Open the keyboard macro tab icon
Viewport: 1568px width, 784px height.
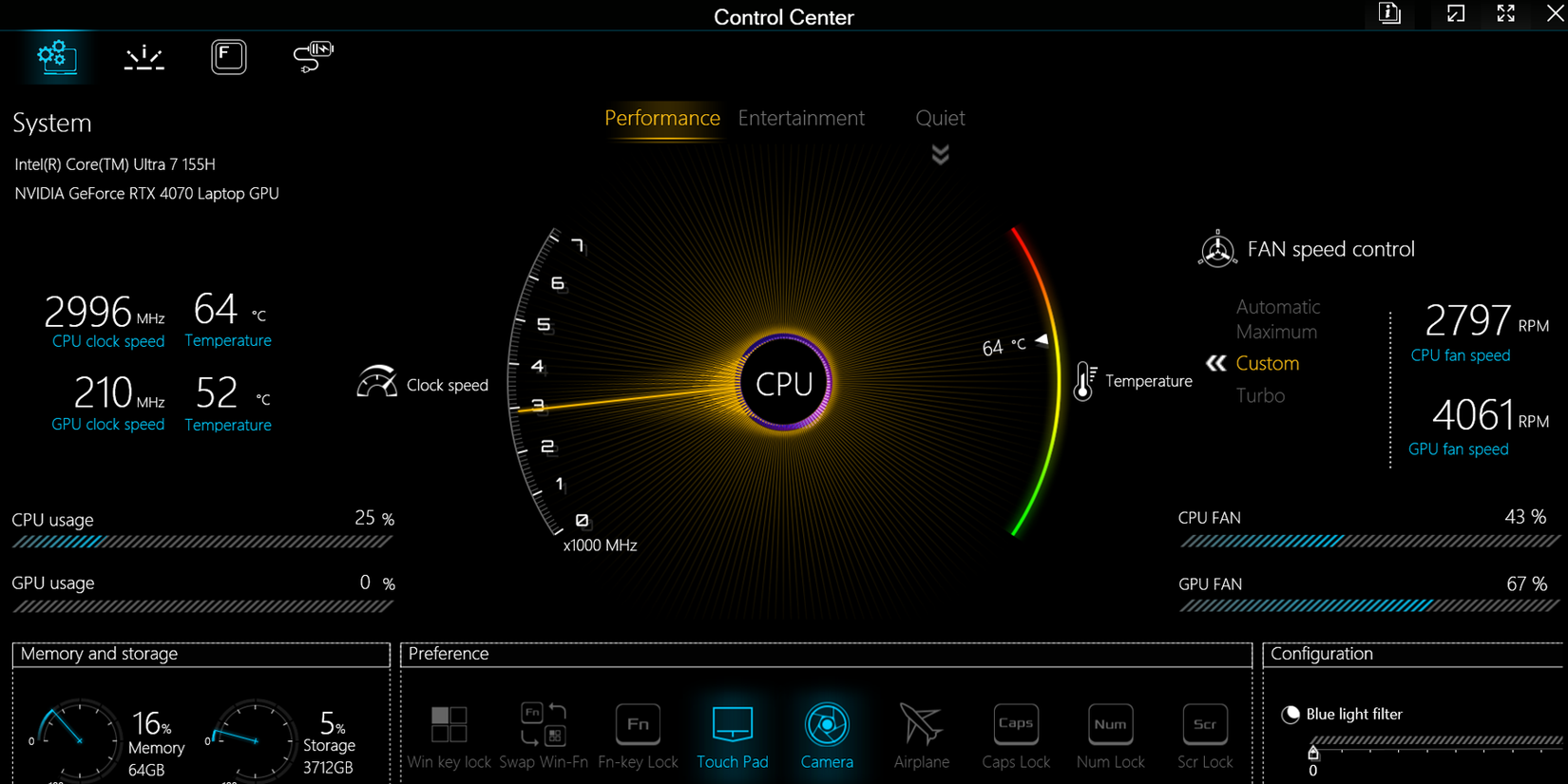228,56
